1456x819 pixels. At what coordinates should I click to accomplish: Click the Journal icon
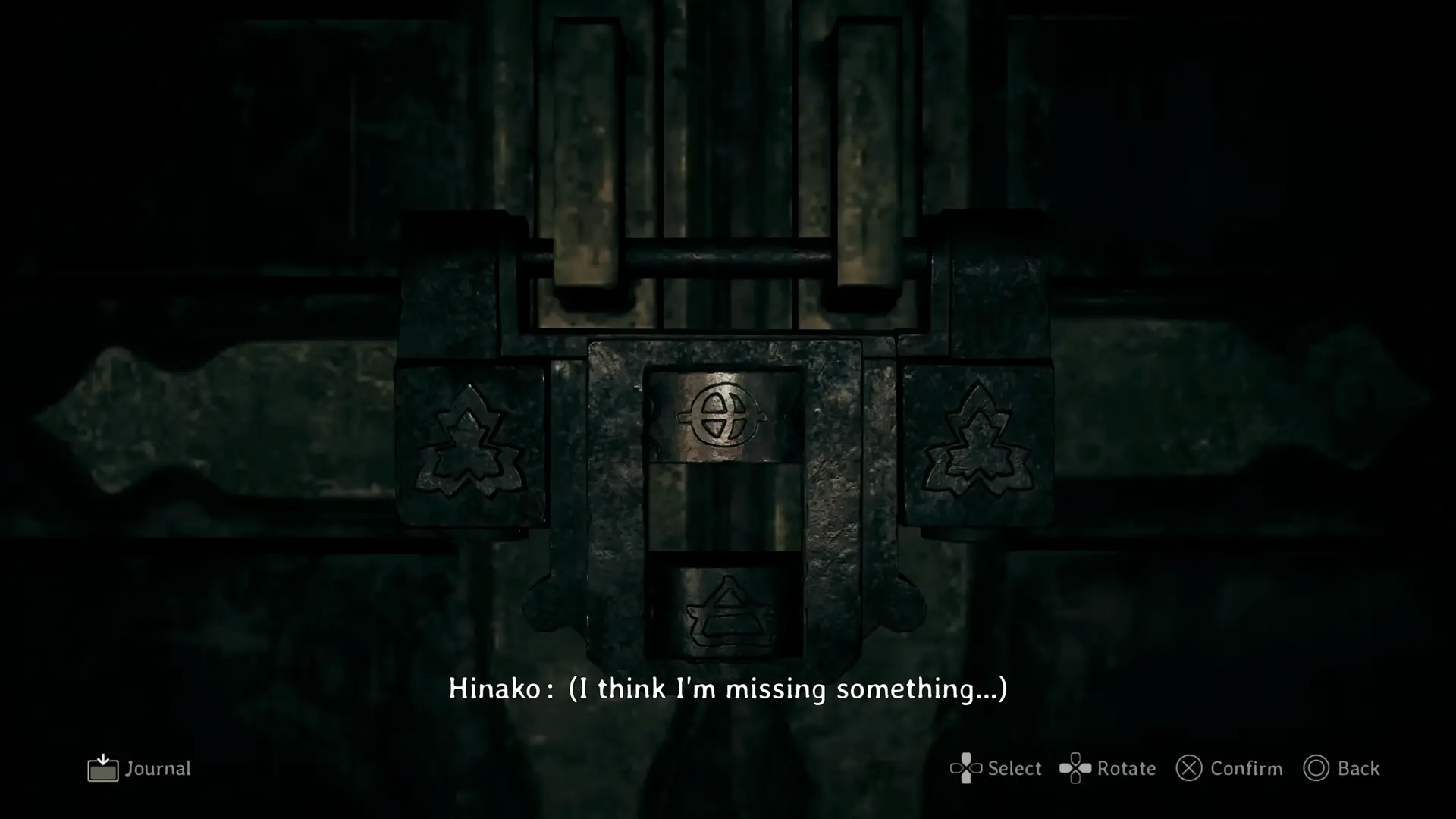click(102, 768)
